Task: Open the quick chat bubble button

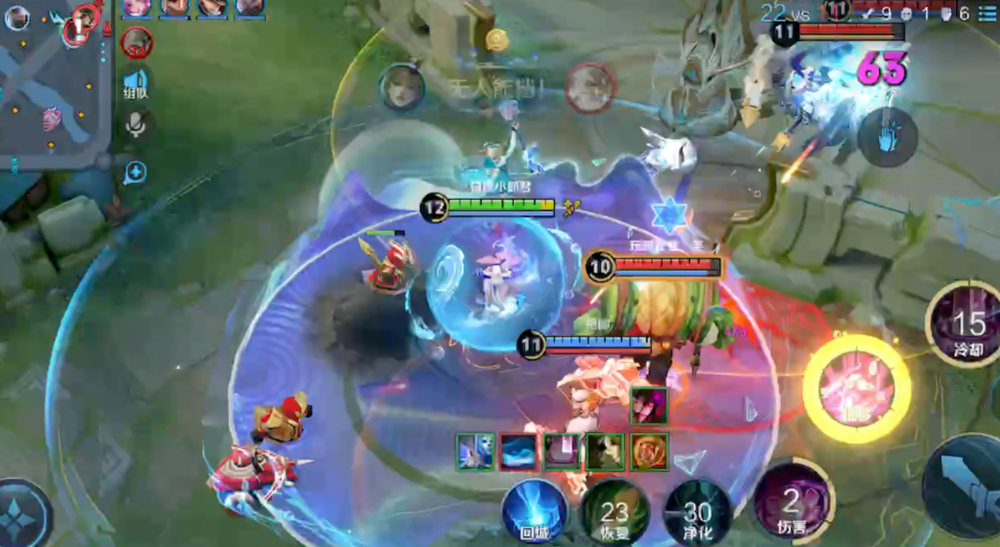Action: (x=135, y=173)
